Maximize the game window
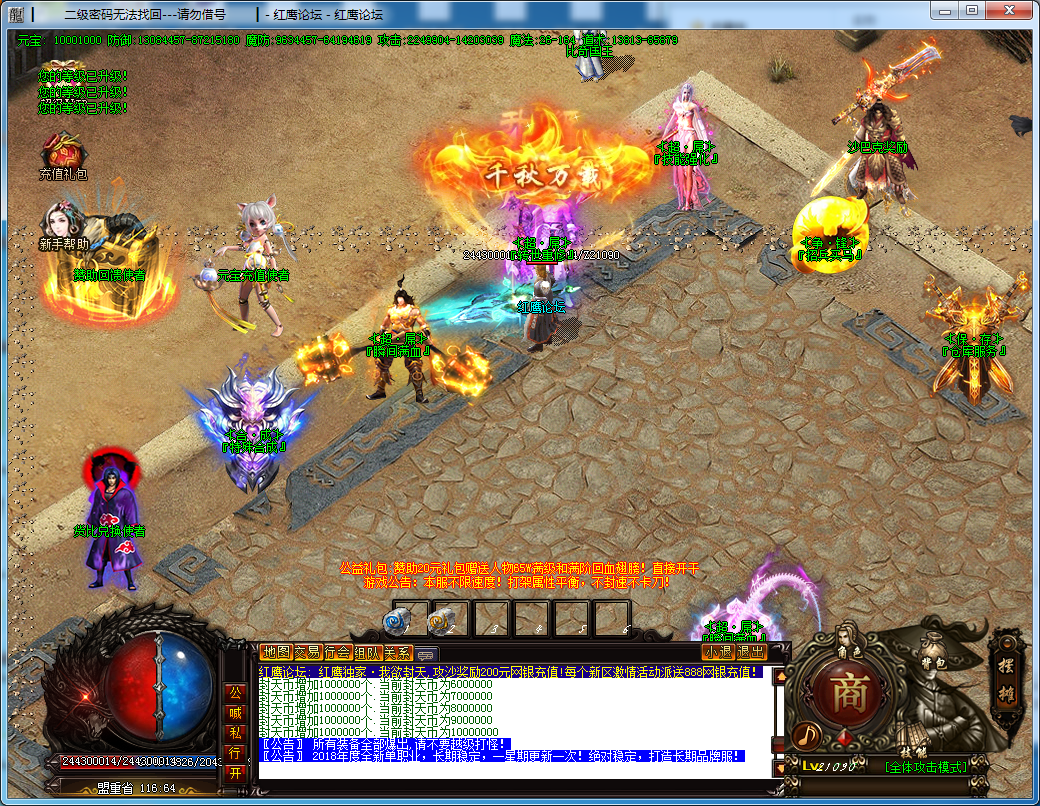 [x=971, y=9]
